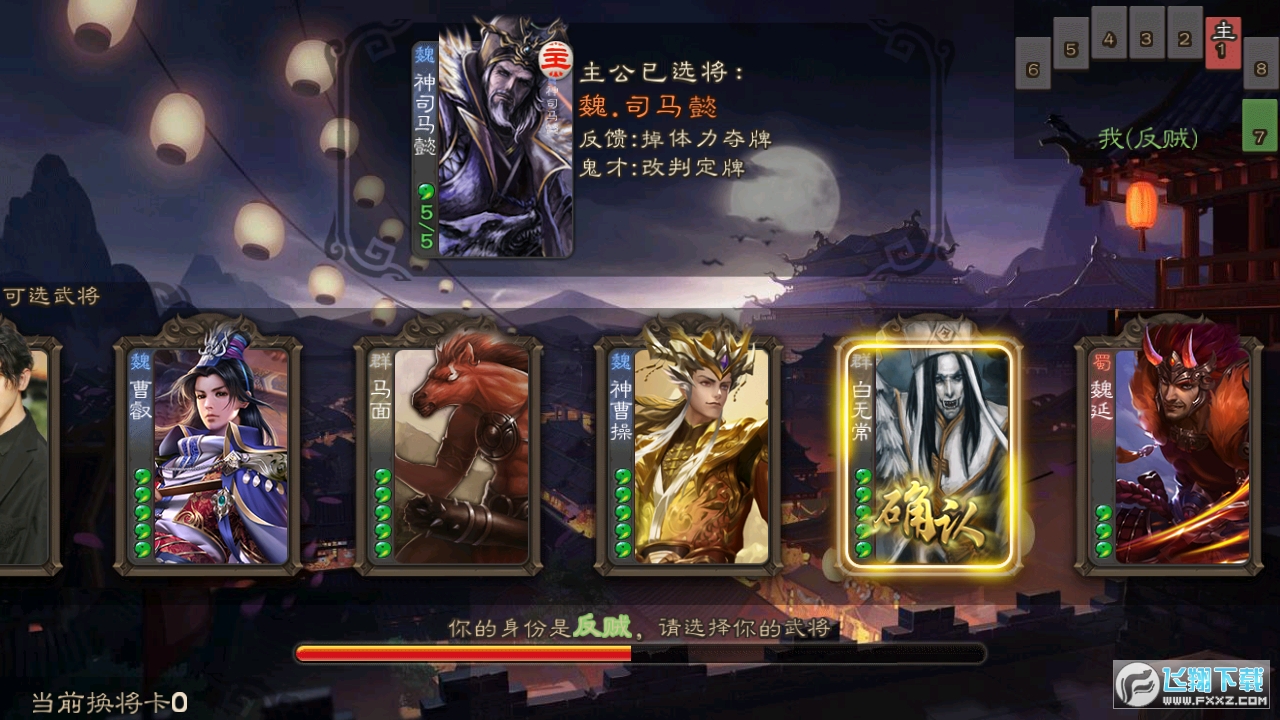1280x720 pixels.
Task: Open the 飞翔下载 watermark logo
Action: pos(1191,685)
